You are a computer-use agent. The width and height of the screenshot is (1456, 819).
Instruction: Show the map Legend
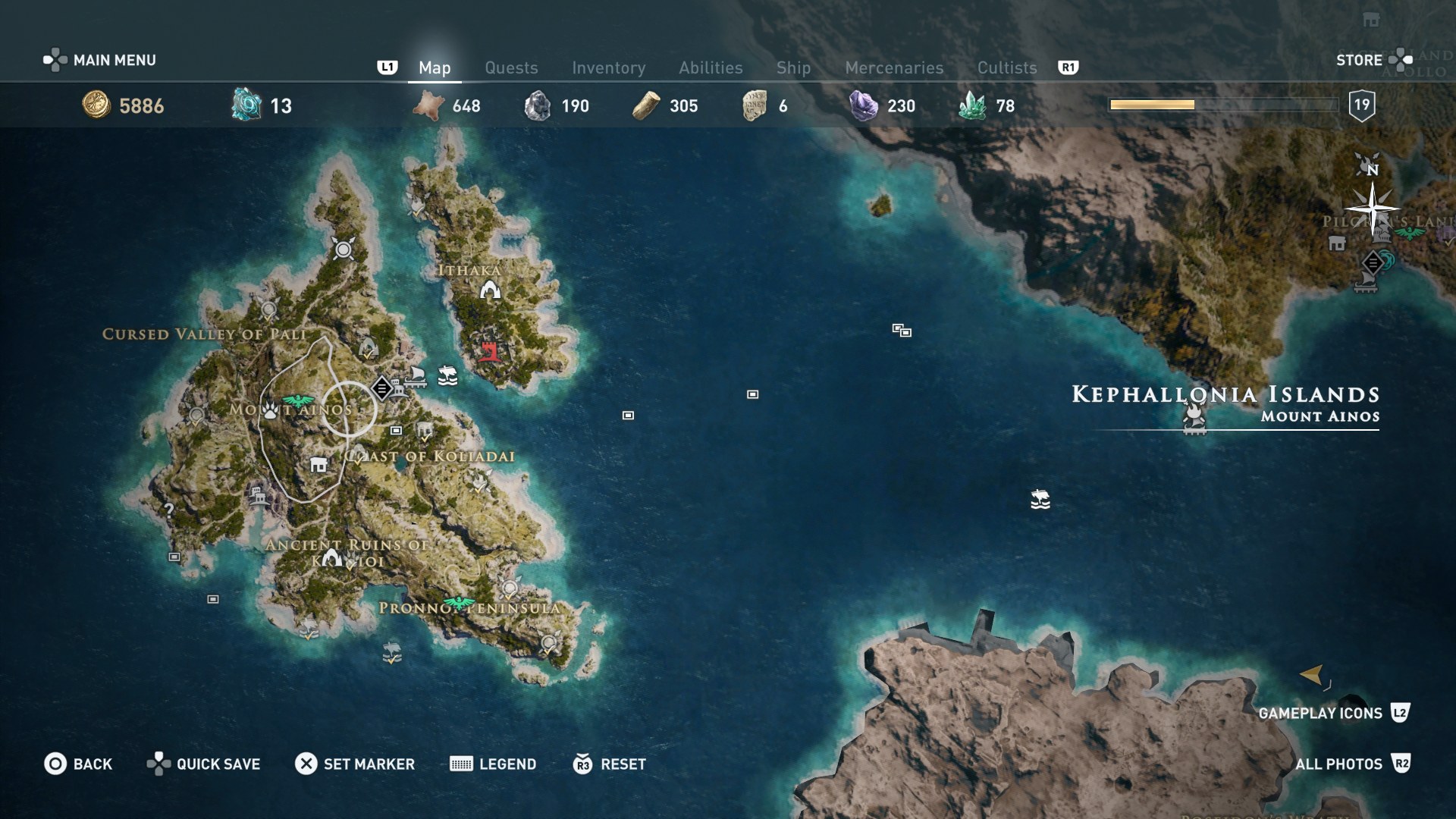coord(493,764)
